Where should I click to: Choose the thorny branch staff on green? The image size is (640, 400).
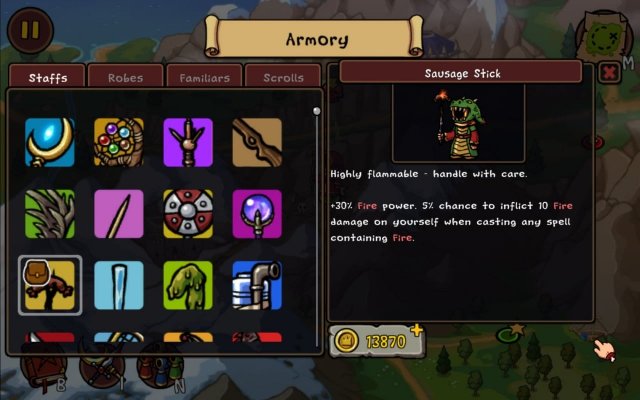(50, 214)
